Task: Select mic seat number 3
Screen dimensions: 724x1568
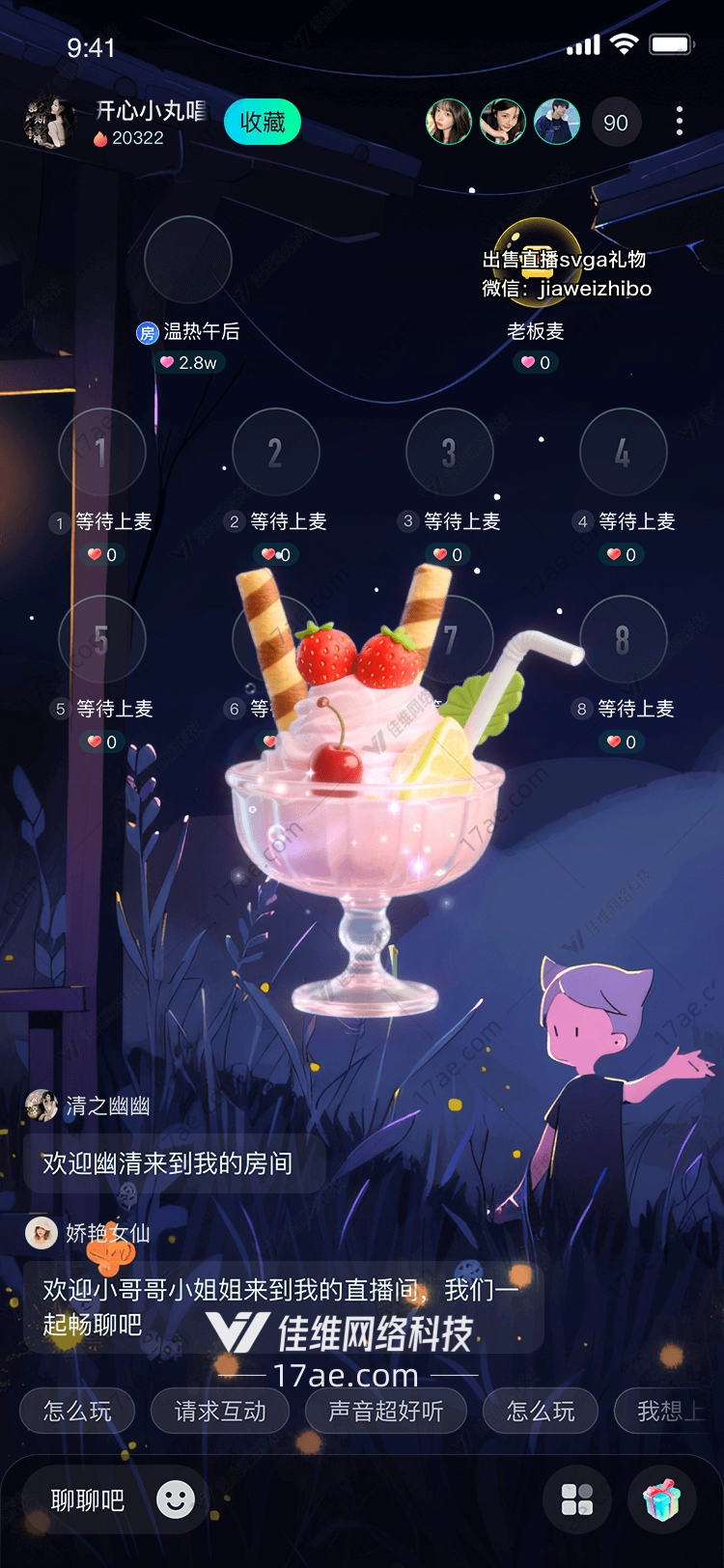Action: point(449,452)
